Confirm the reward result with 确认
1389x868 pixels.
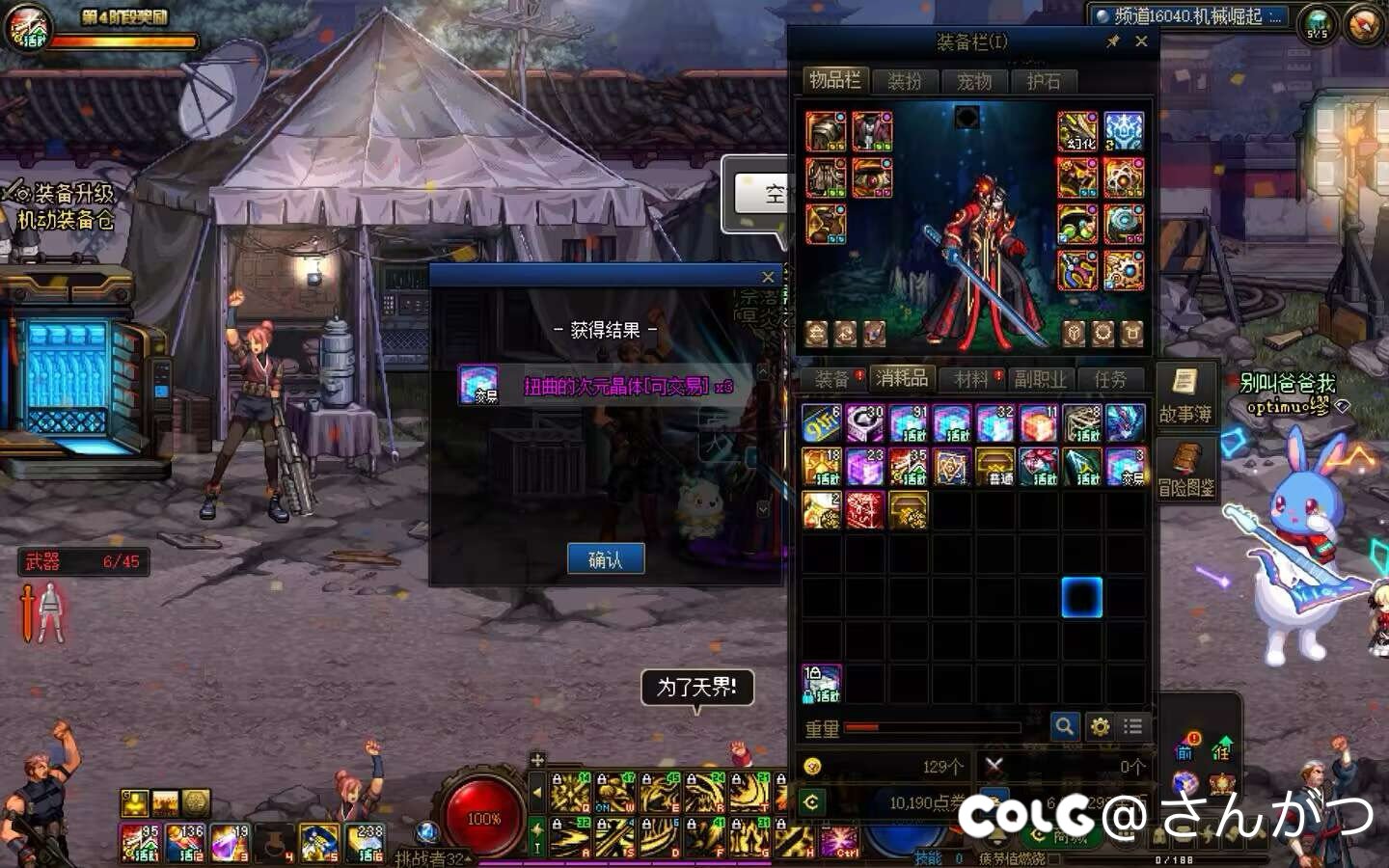coord(605,559)
